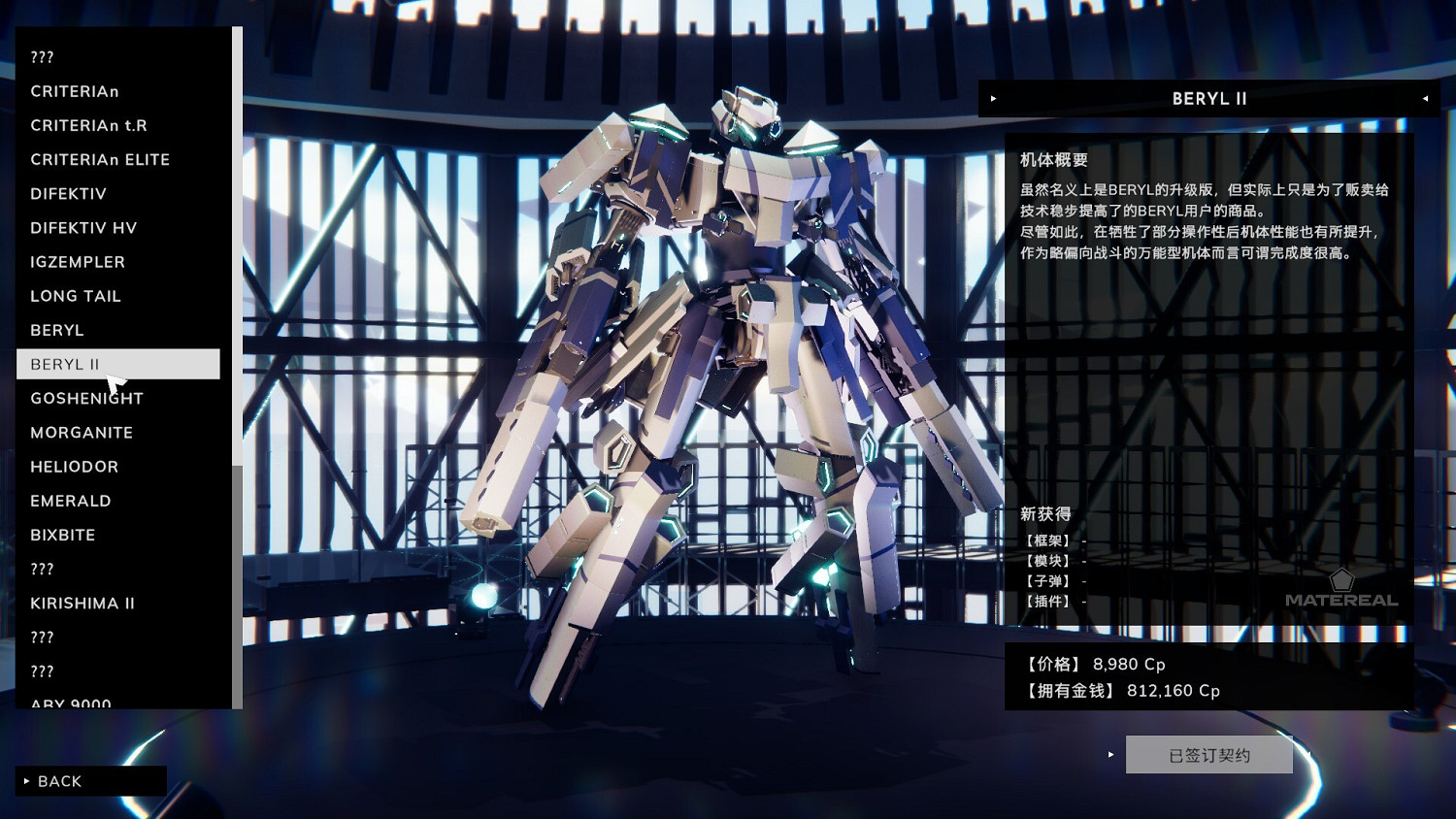Select MORGANITE from the sidebar
This screenshot has height=819, width=1456.
tap(82, 432)
